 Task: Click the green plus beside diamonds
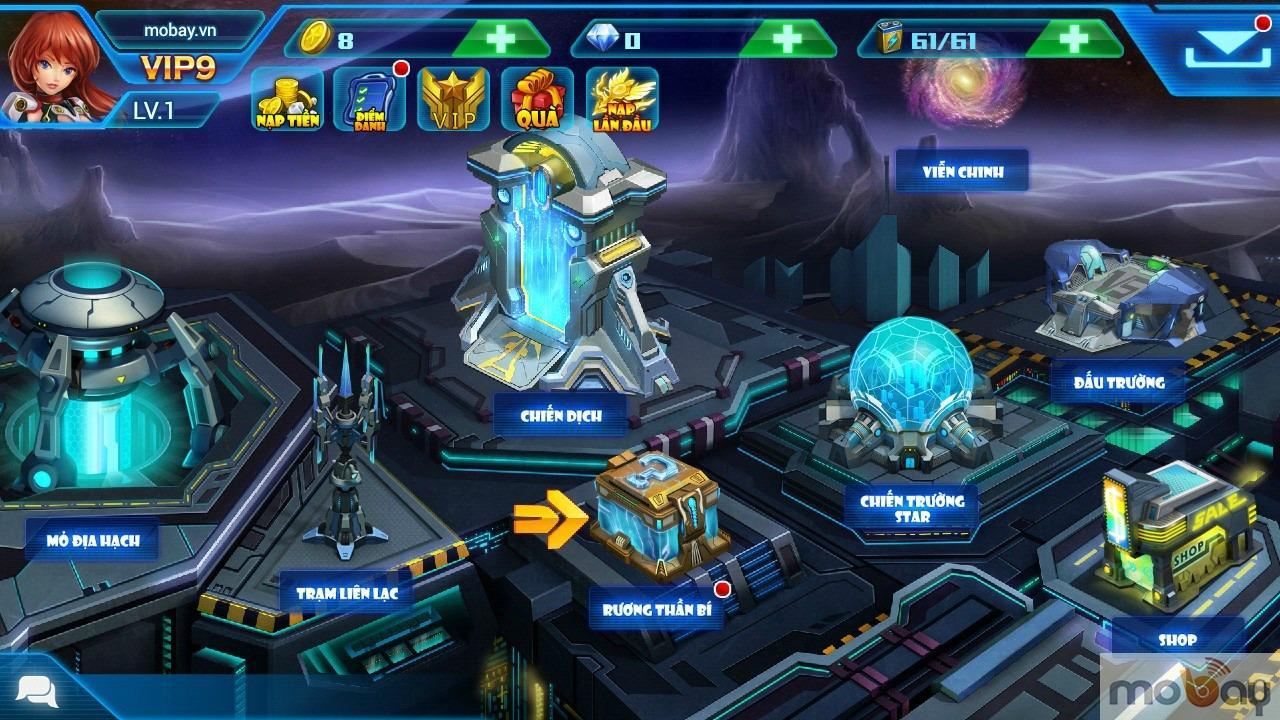pos(789,40)
